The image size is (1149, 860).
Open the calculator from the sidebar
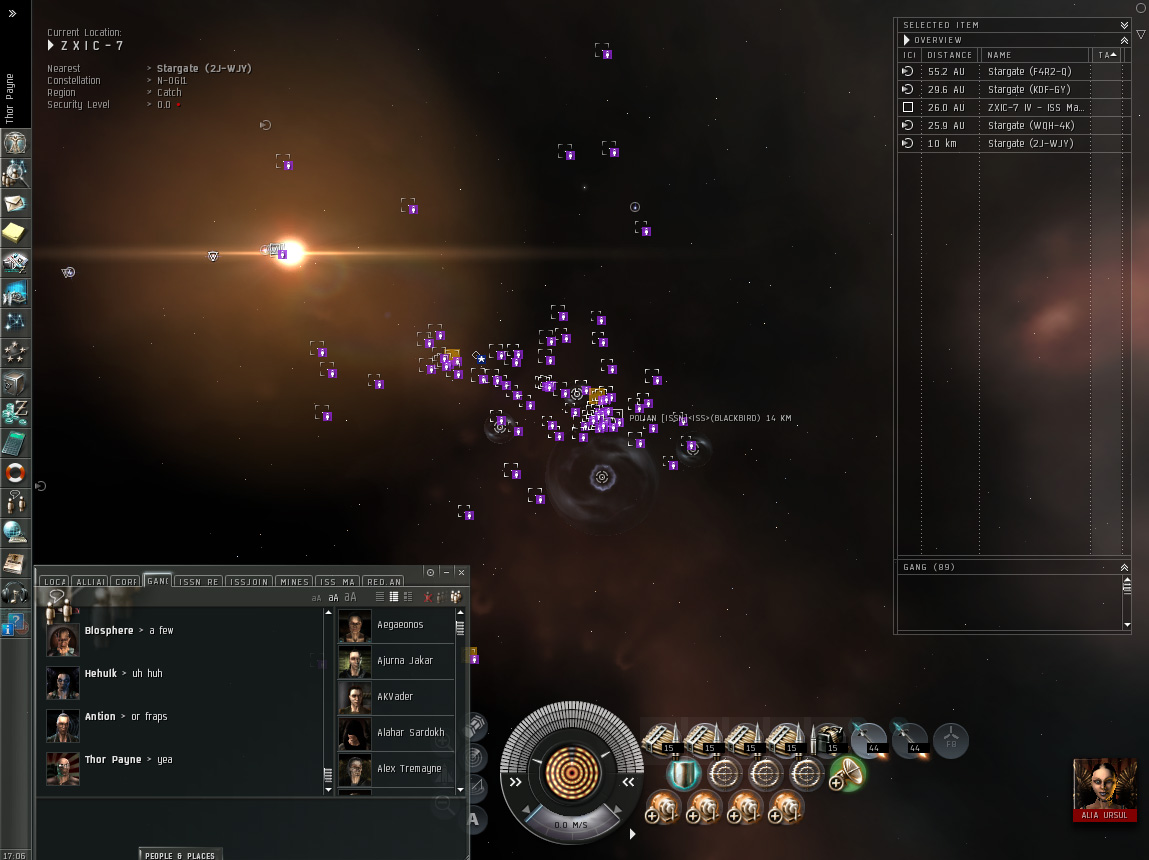(15, 442)
